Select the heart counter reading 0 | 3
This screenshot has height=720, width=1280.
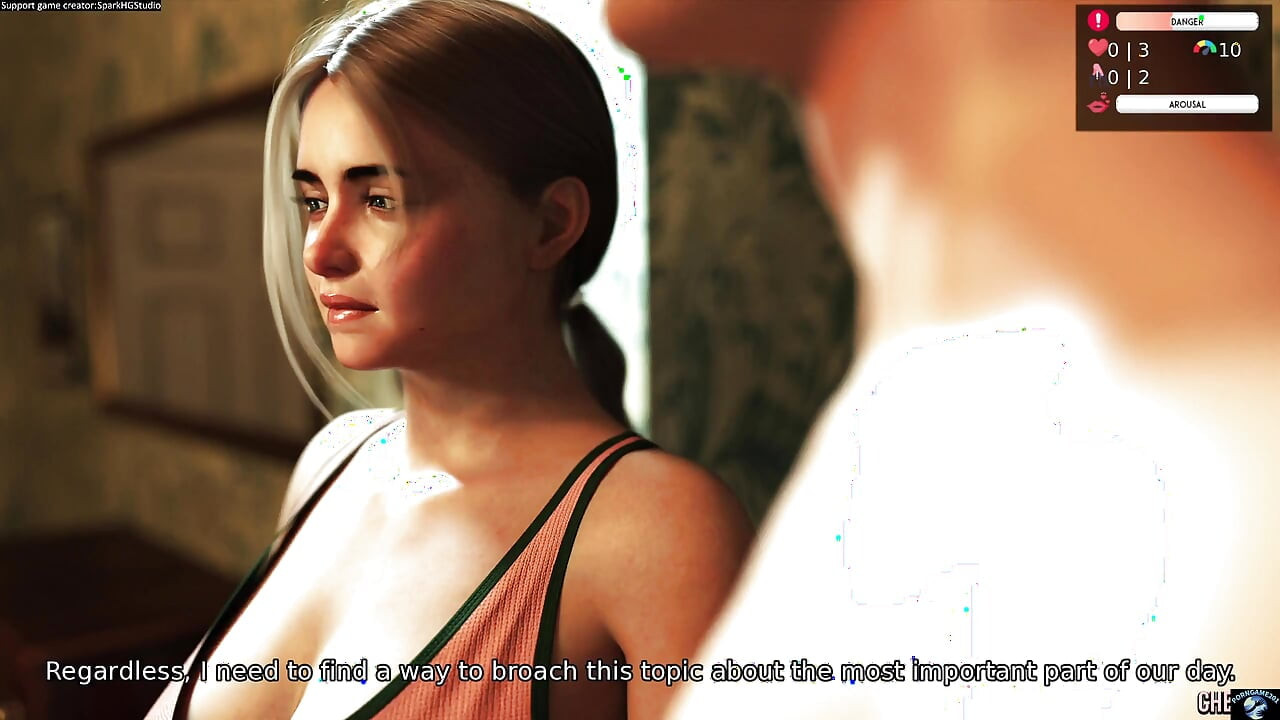[1130, 49]
